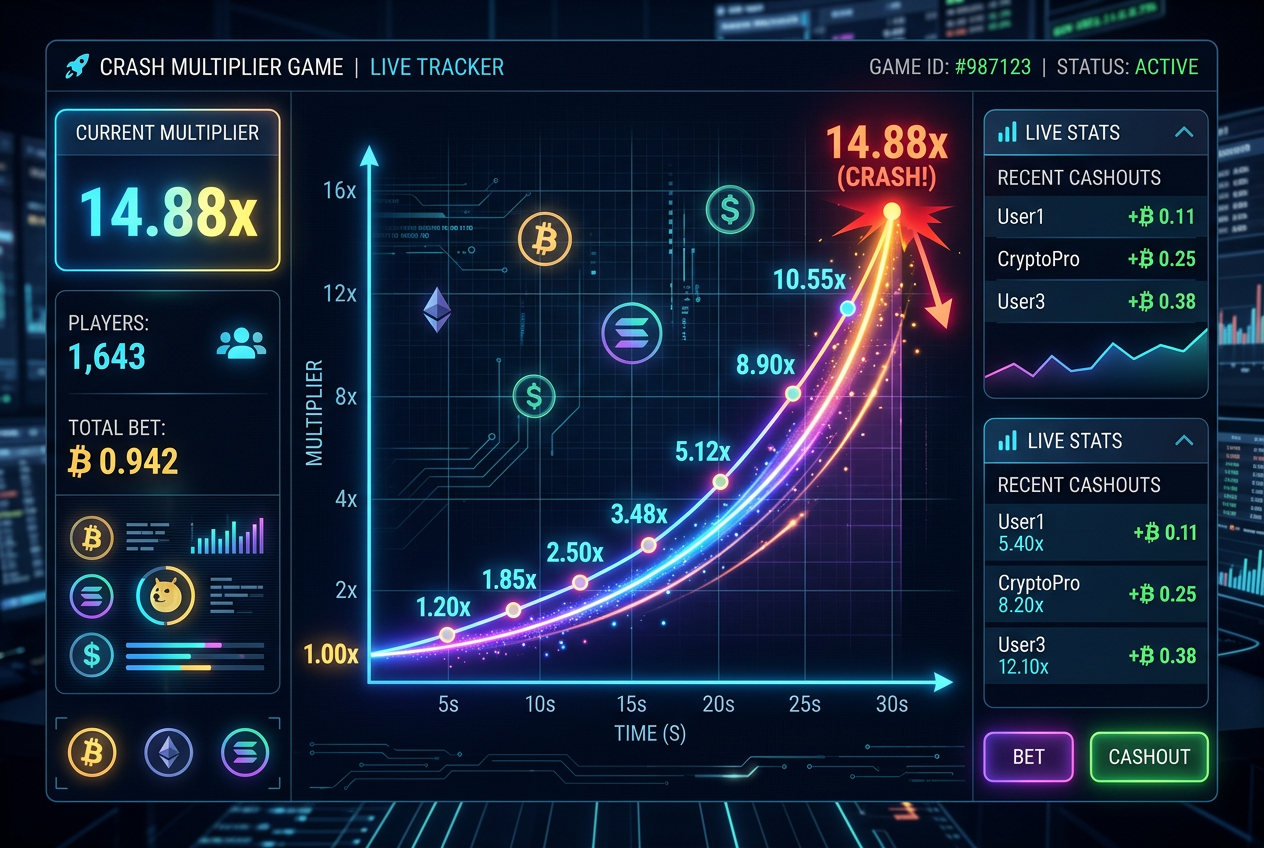Switch to the Live Tracker header tab
The width and height of the screenshot is (1264, 848).
click(x=436, y=67)
